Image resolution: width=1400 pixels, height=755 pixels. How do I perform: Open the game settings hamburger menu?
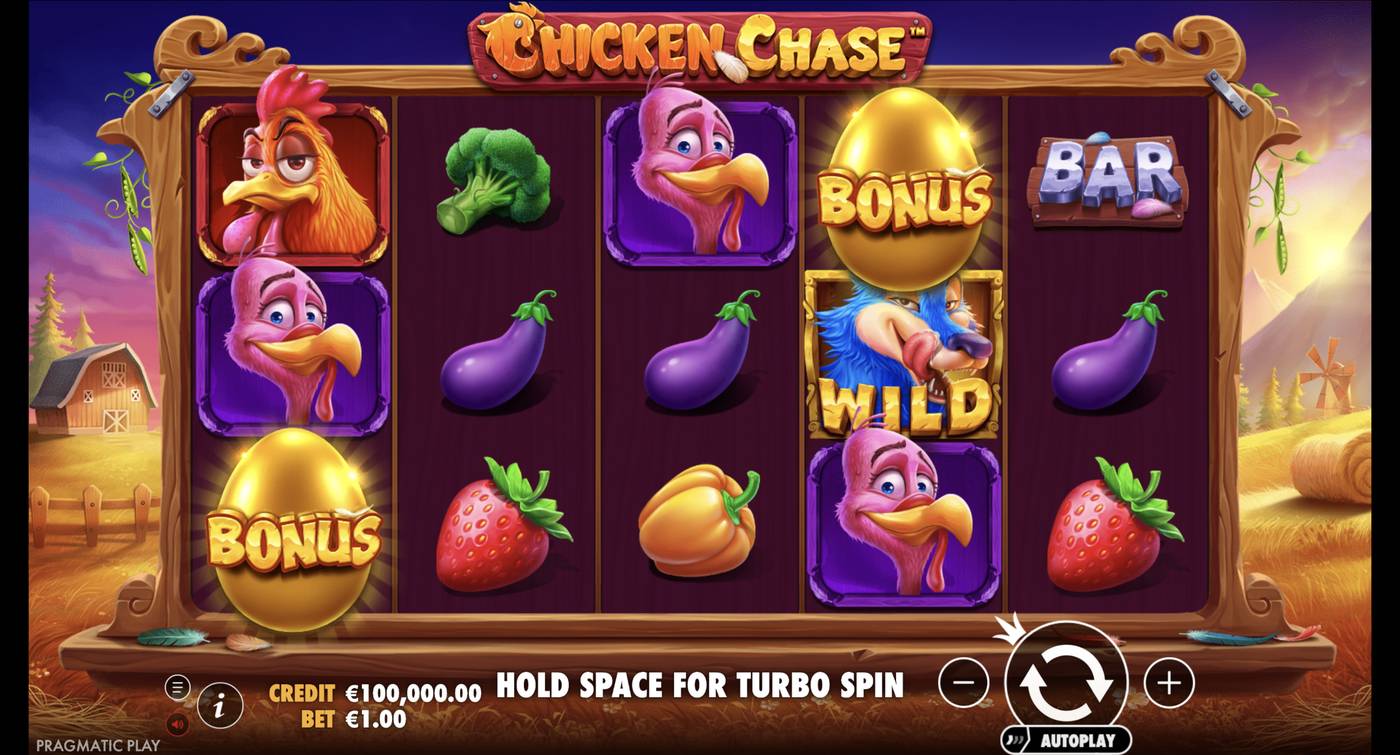(x=180, y=687)
